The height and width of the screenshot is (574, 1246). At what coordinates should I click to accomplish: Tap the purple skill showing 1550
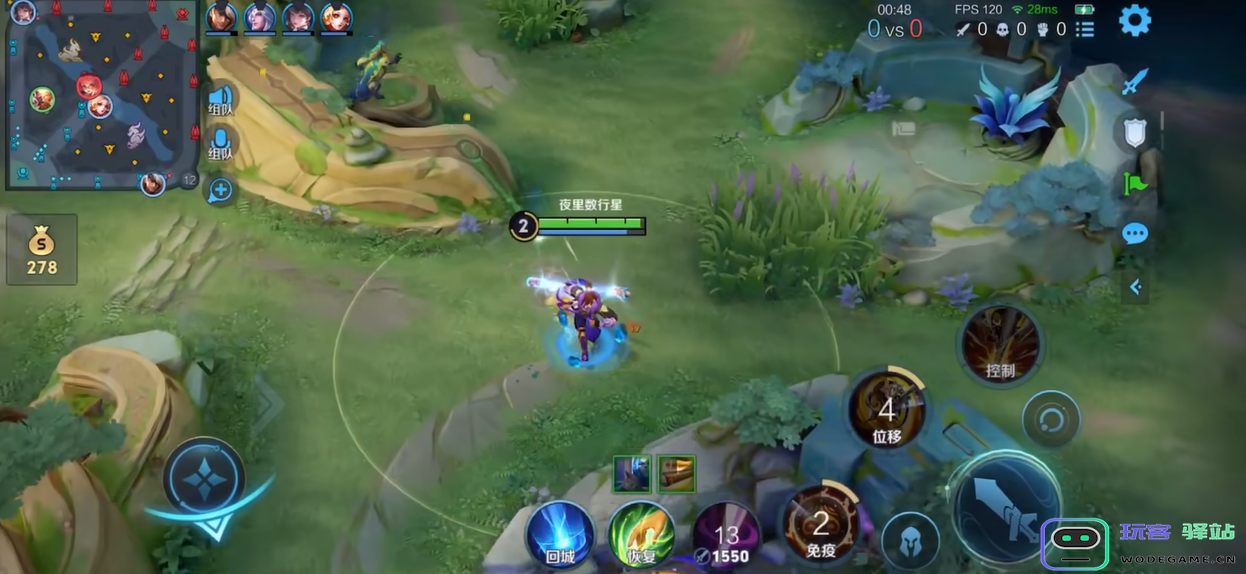point(726,535)
